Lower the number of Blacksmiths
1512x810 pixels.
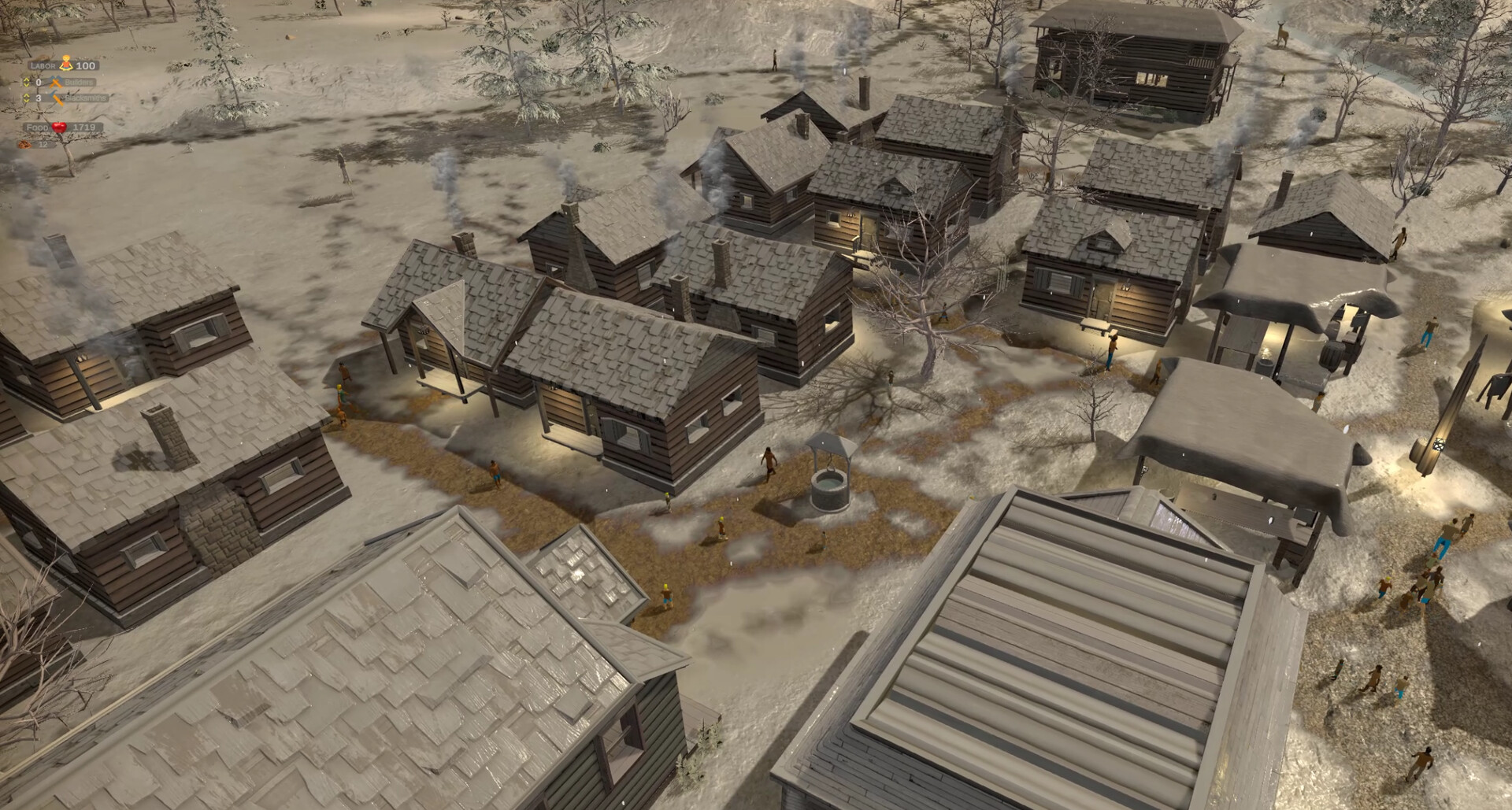tap(27, 101)
